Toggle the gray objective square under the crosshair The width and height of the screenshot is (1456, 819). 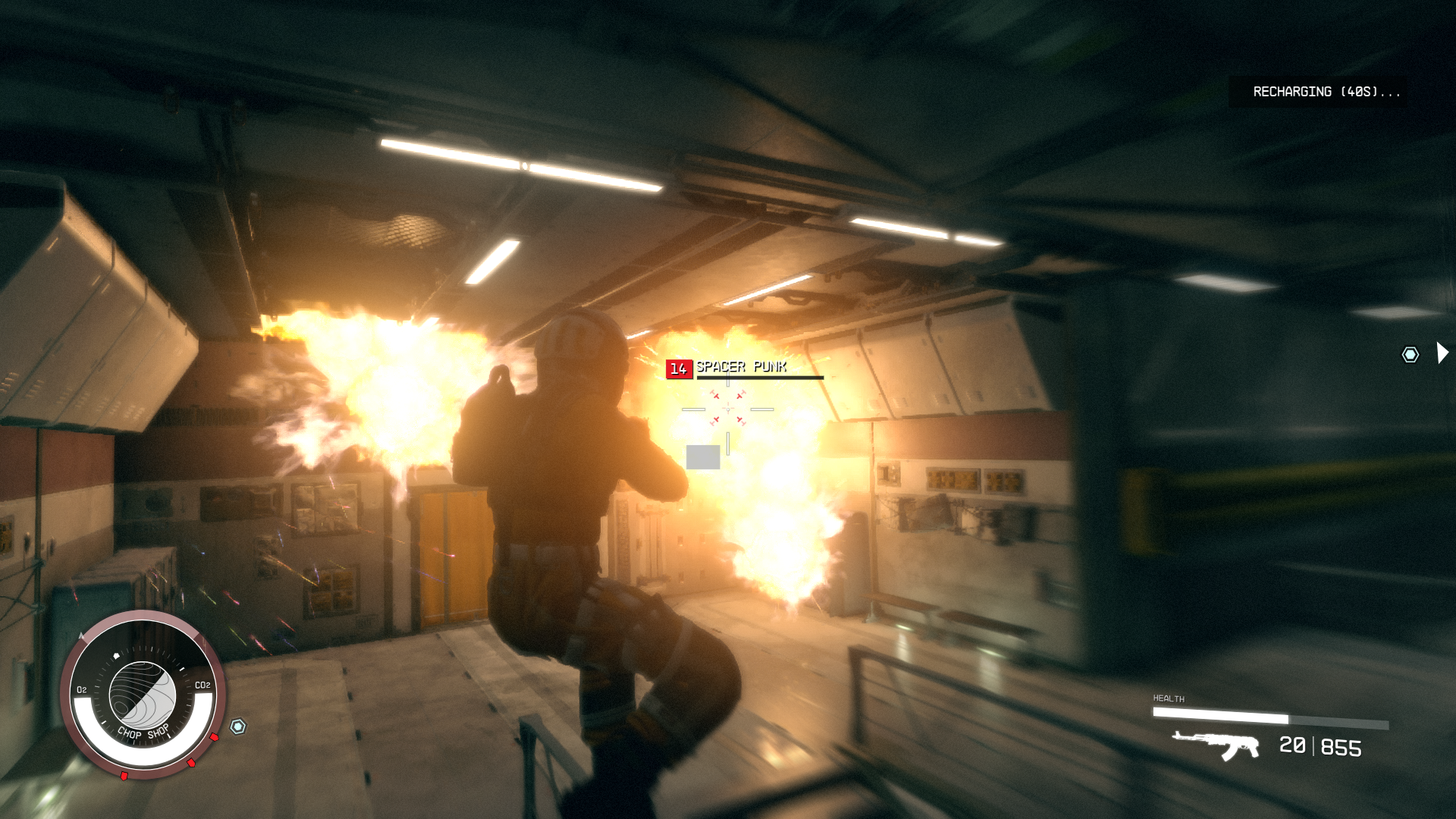click(x=702, y=455)
